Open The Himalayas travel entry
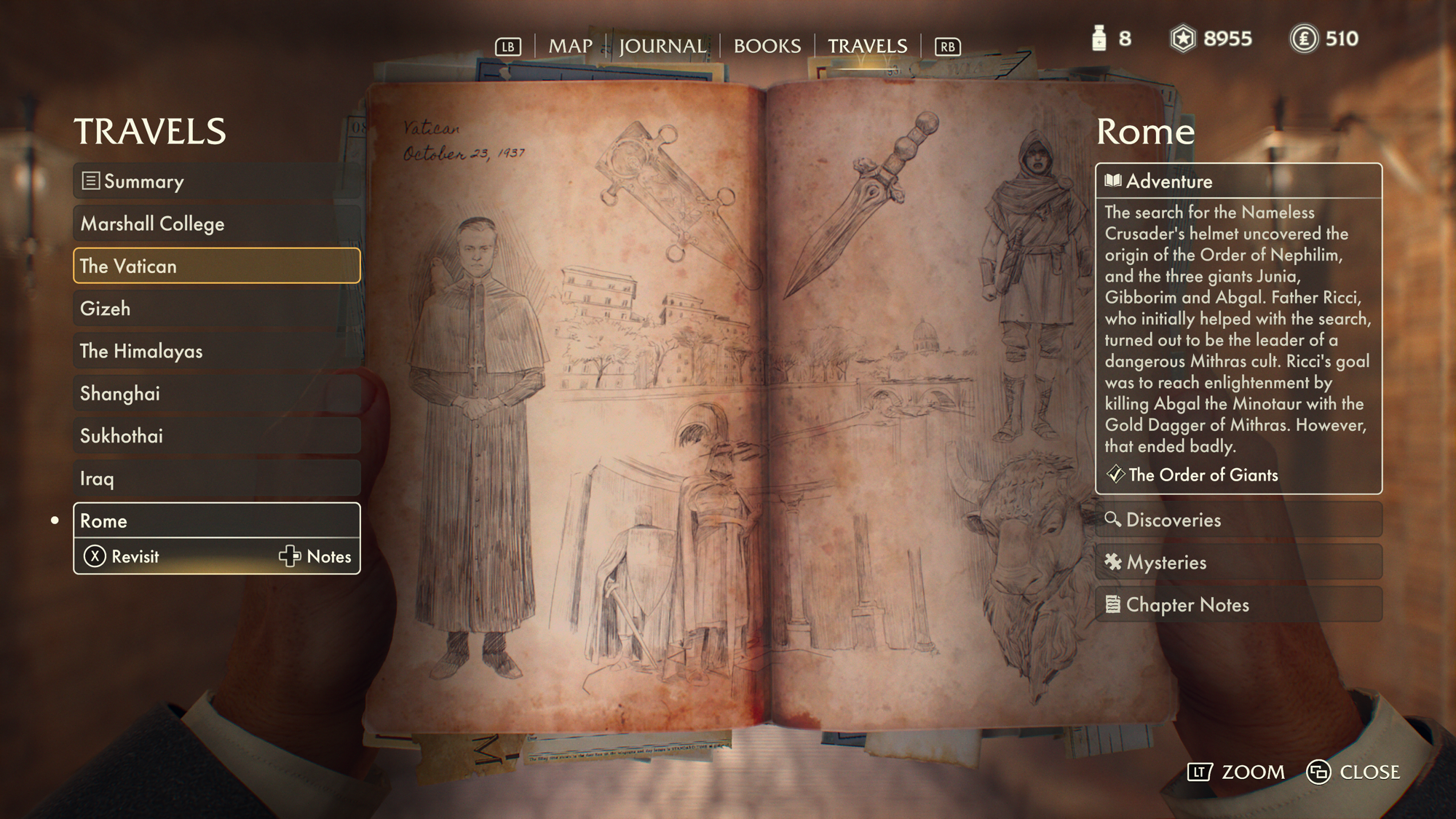 coord(216,351)
